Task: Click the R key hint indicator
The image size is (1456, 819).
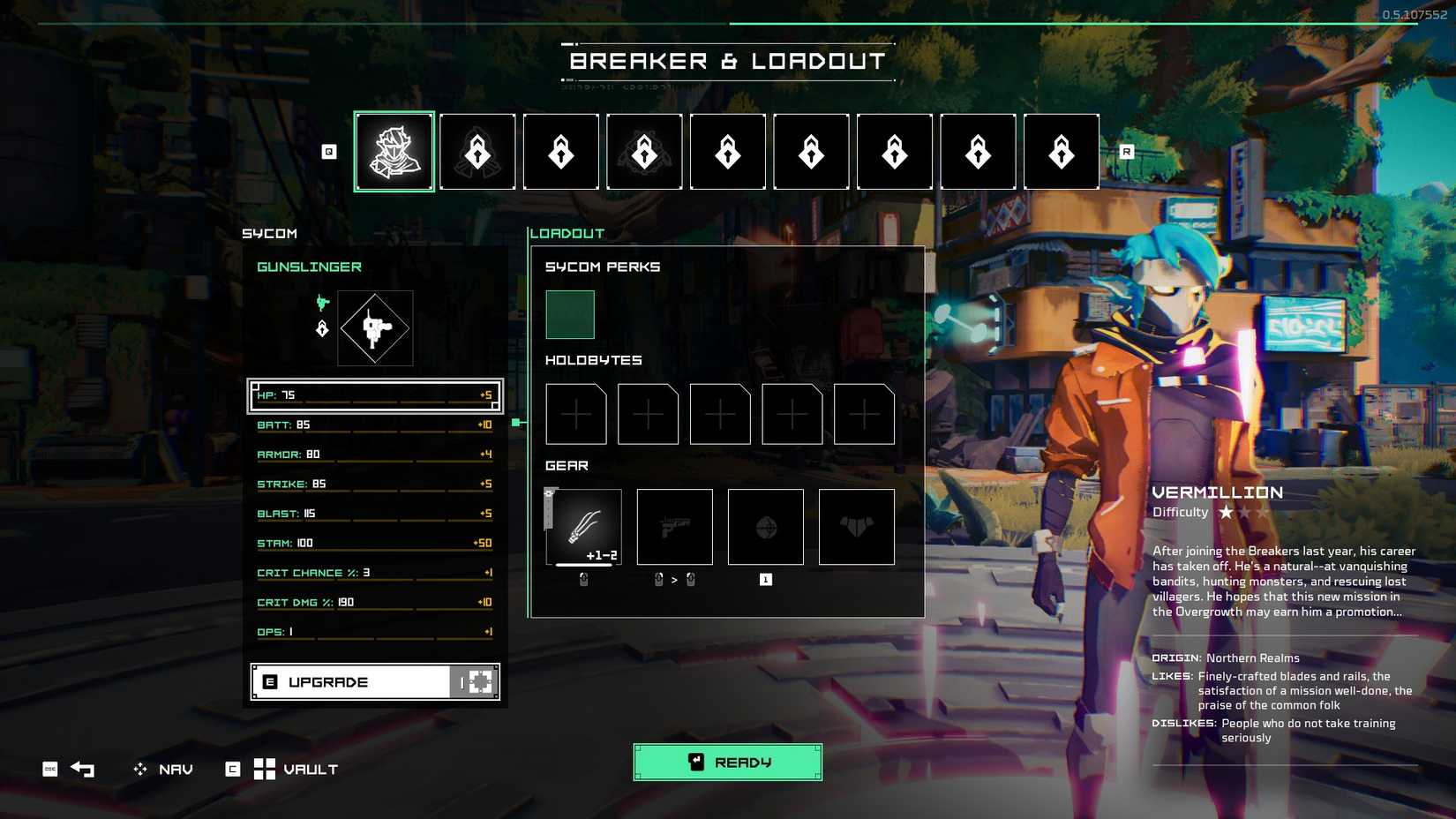Action: pyautogui.click(x=1127, y=151)
